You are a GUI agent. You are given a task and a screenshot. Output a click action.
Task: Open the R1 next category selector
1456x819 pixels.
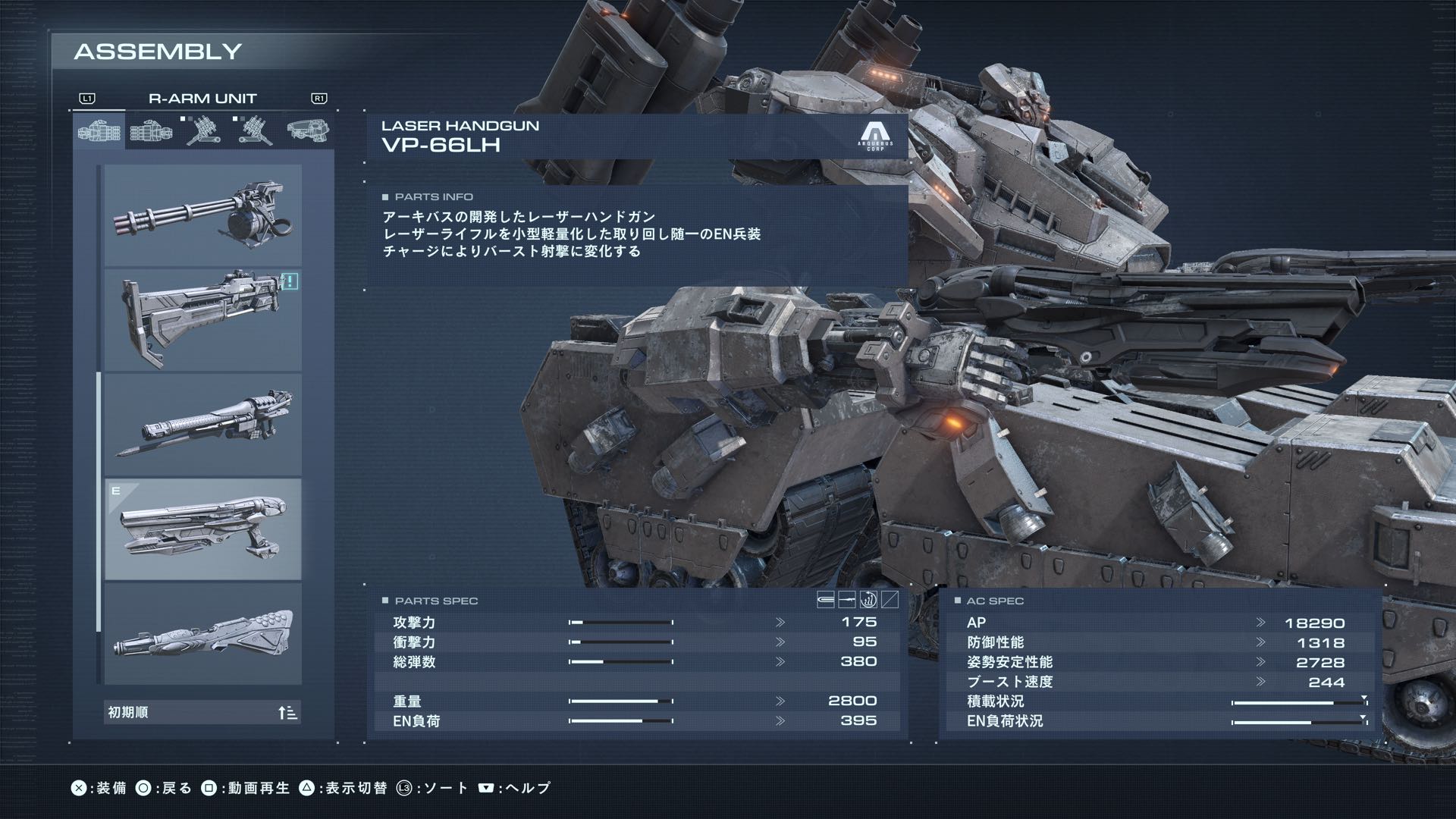click(318, 97)
